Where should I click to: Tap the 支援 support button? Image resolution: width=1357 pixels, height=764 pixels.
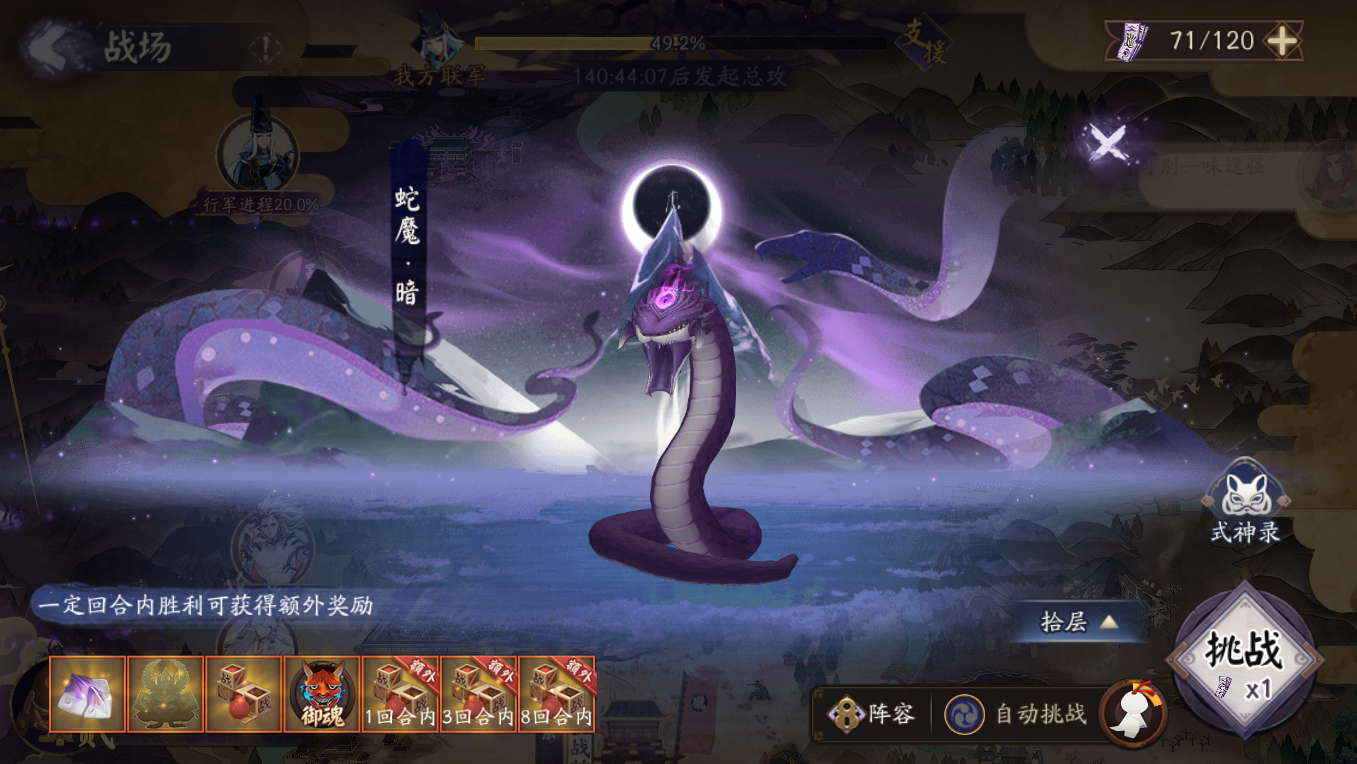(x=921, y=43)
